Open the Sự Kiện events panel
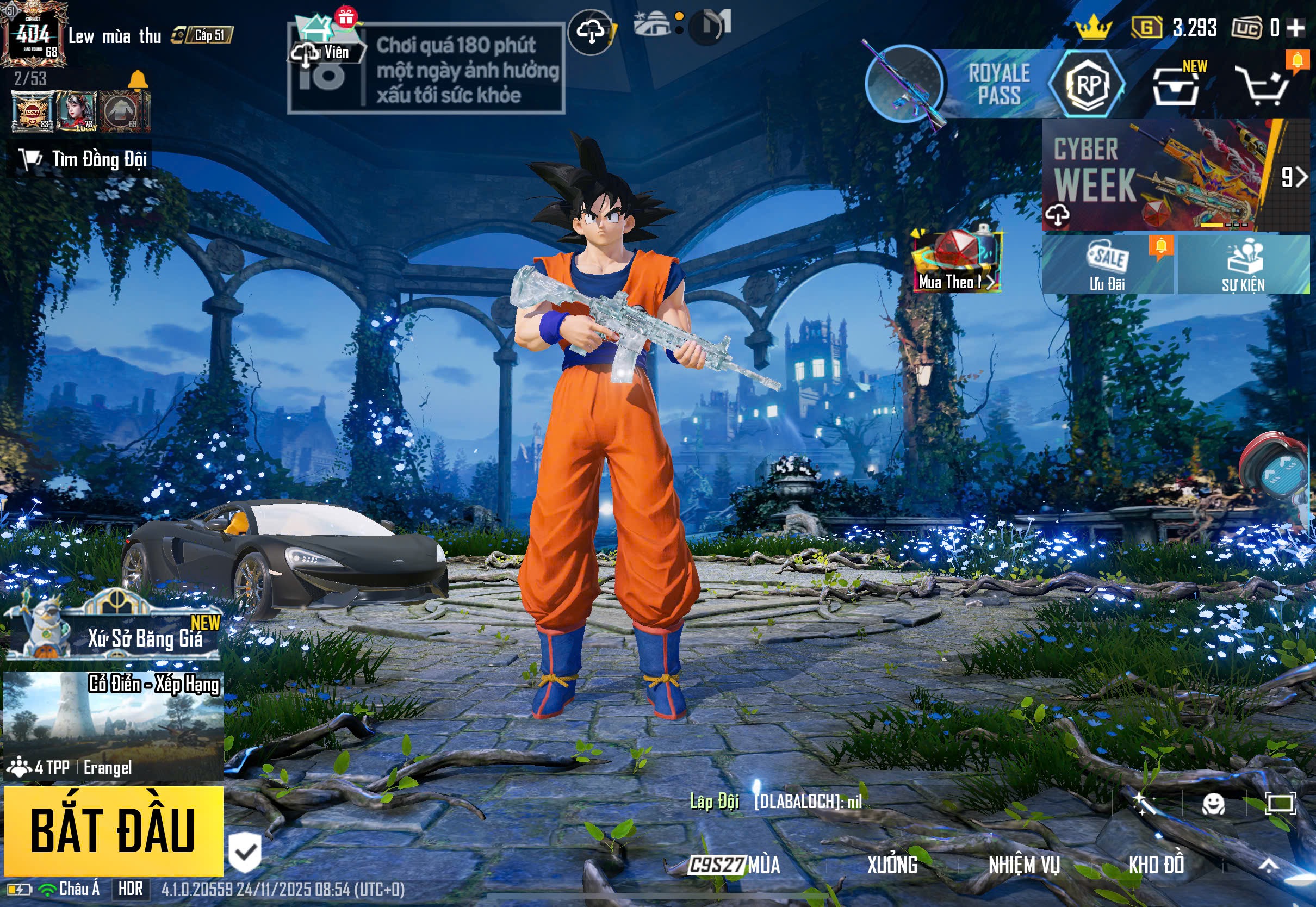The image size is (1316, 907). click(1243, 265)
